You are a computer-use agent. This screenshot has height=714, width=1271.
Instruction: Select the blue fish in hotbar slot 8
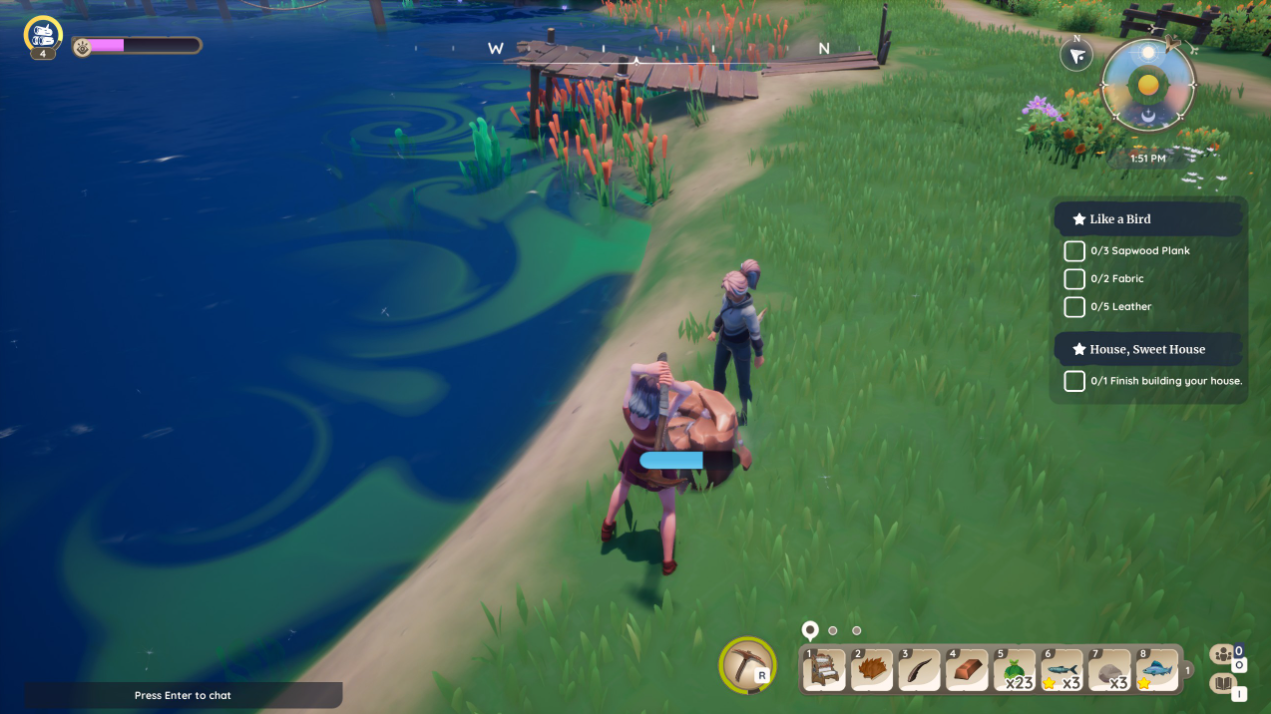(x=1156, y=669)
